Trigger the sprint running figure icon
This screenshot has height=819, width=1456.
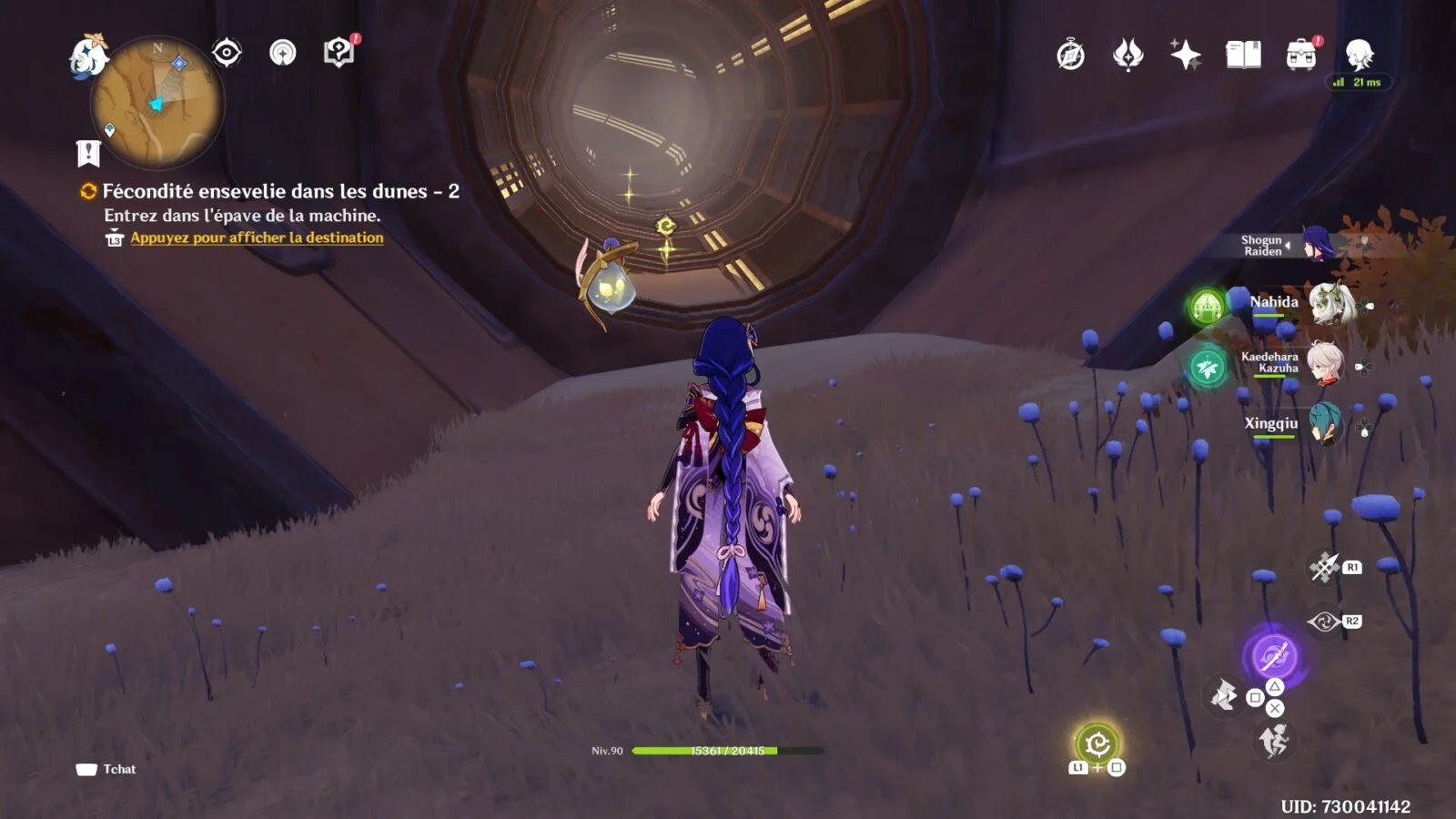[x=1275, y=742]
